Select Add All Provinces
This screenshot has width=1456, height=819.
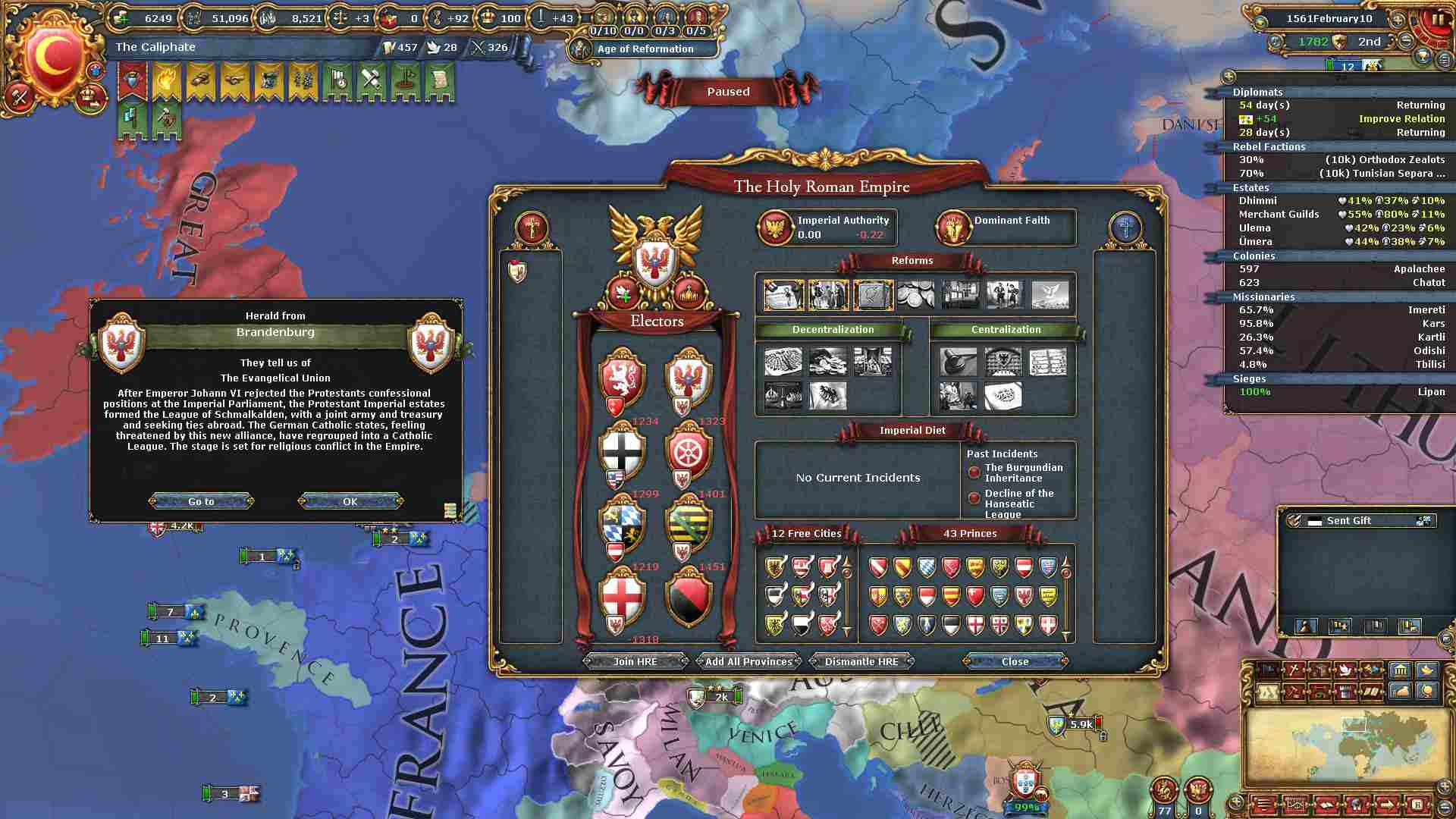tap(748, 661)
